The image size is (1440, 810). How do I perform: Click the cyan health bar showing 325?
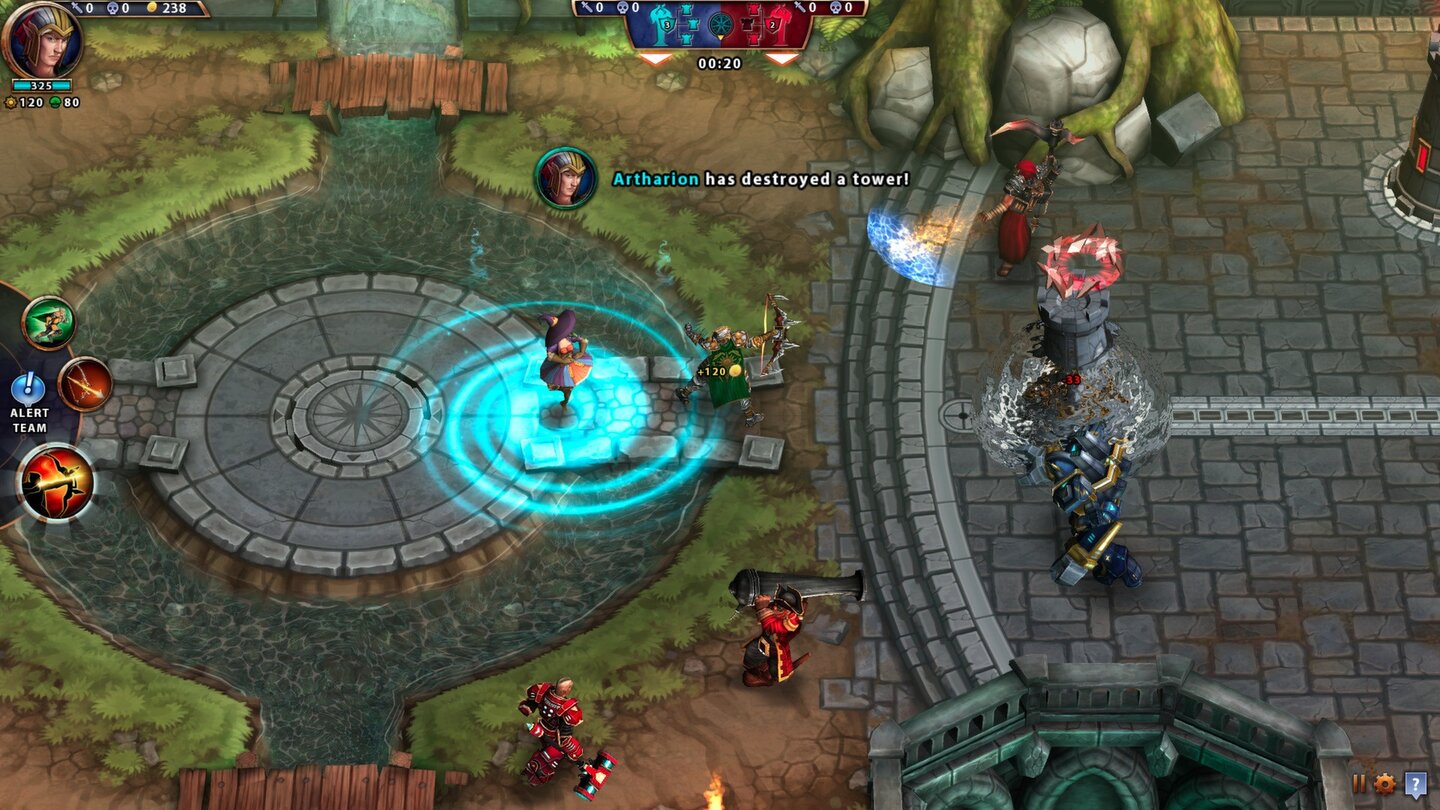pyautogui.click(x=43, y=85)
